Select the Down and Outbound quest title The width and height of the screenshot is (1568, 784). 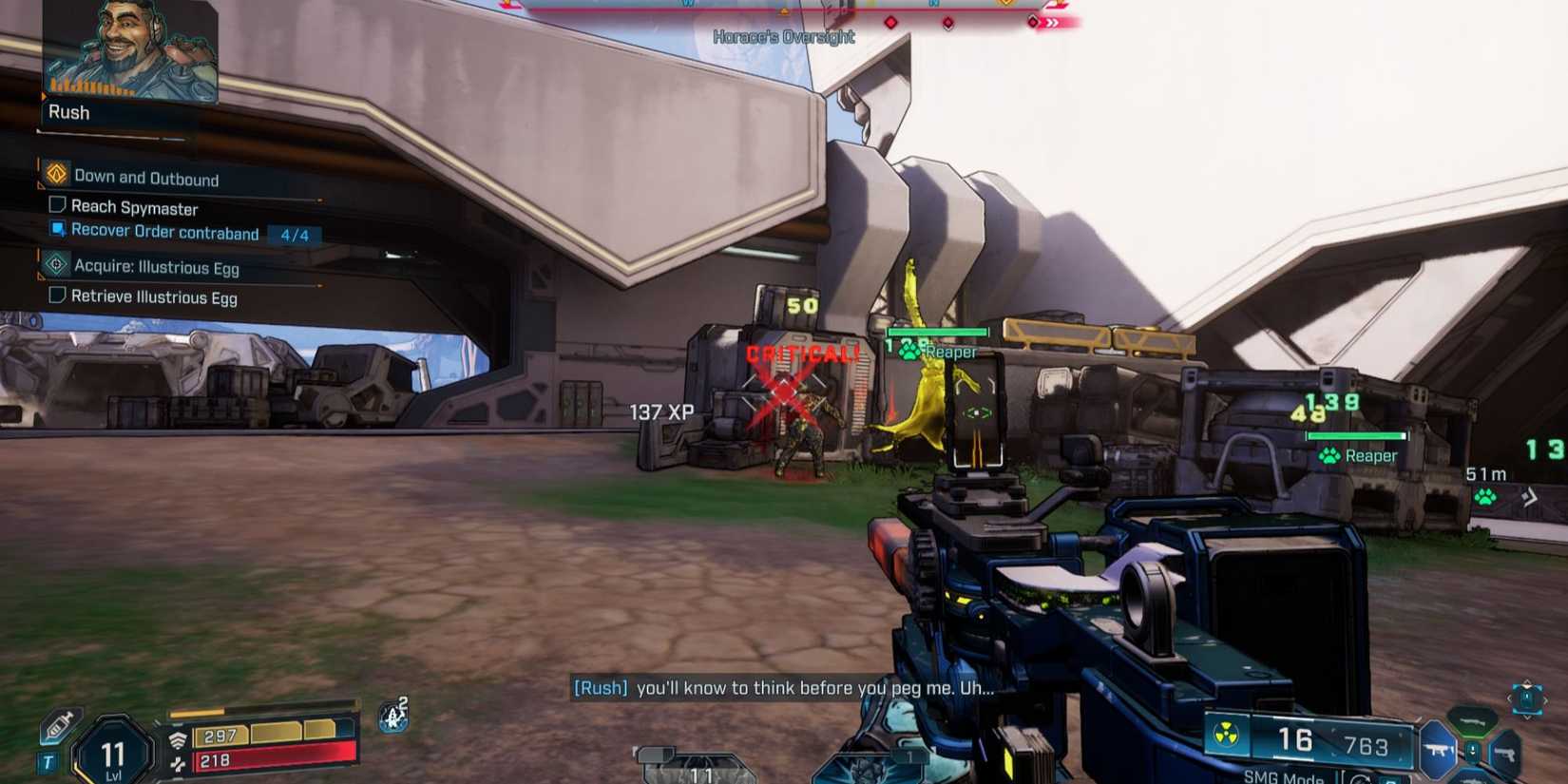pyautogui.click(x=146, y=178)
